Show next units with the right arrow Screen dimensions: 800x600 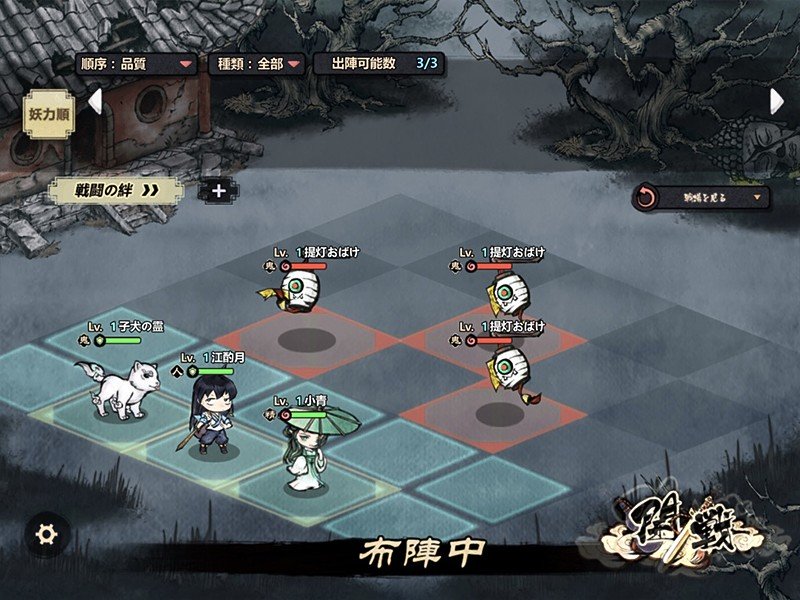pyautogui.click(x=776, y=101)
